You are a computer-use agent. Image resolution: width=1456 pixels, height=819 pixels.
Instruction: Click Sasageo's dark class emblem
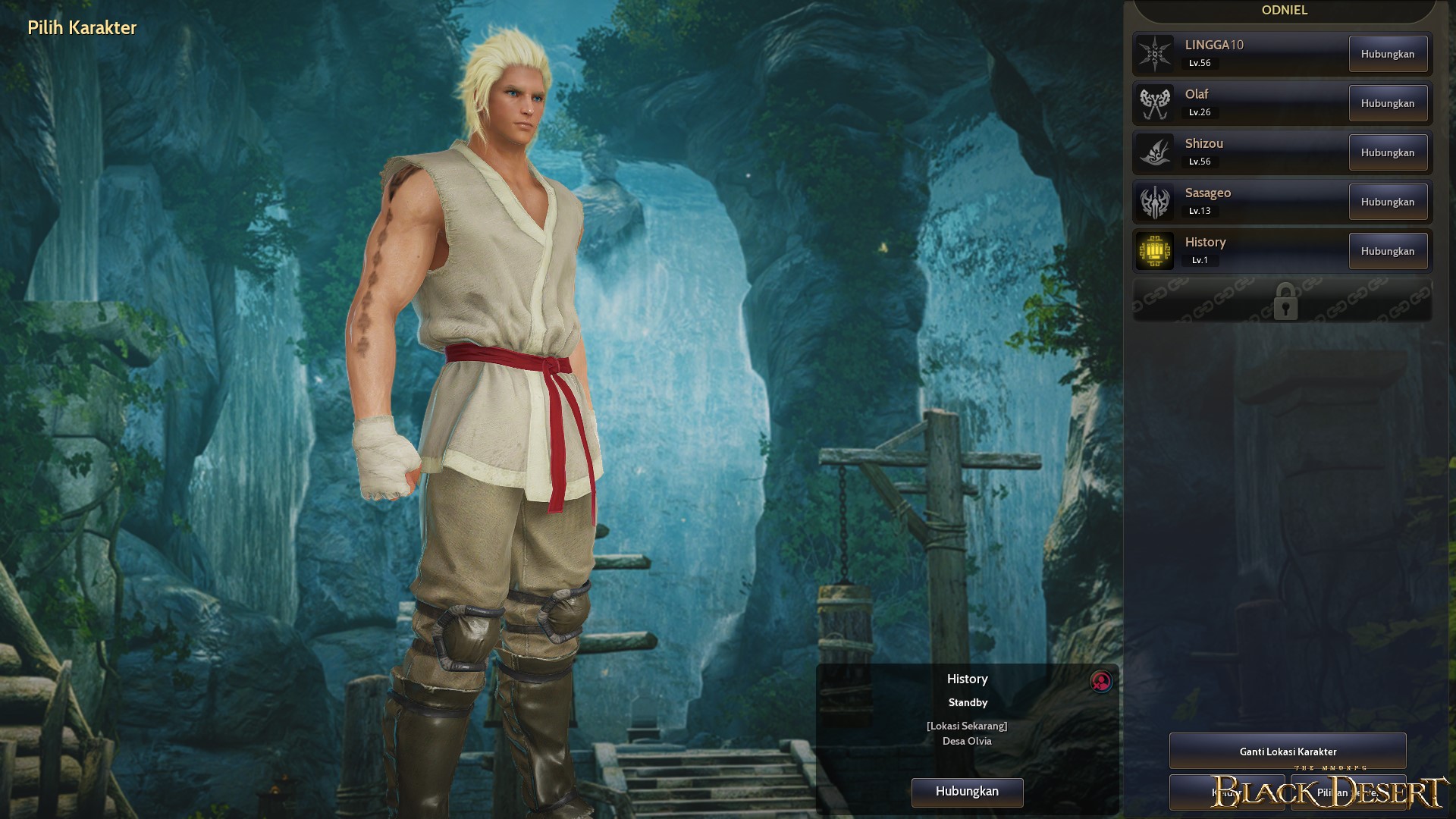pyautogui.click(x=1155, y=201)
